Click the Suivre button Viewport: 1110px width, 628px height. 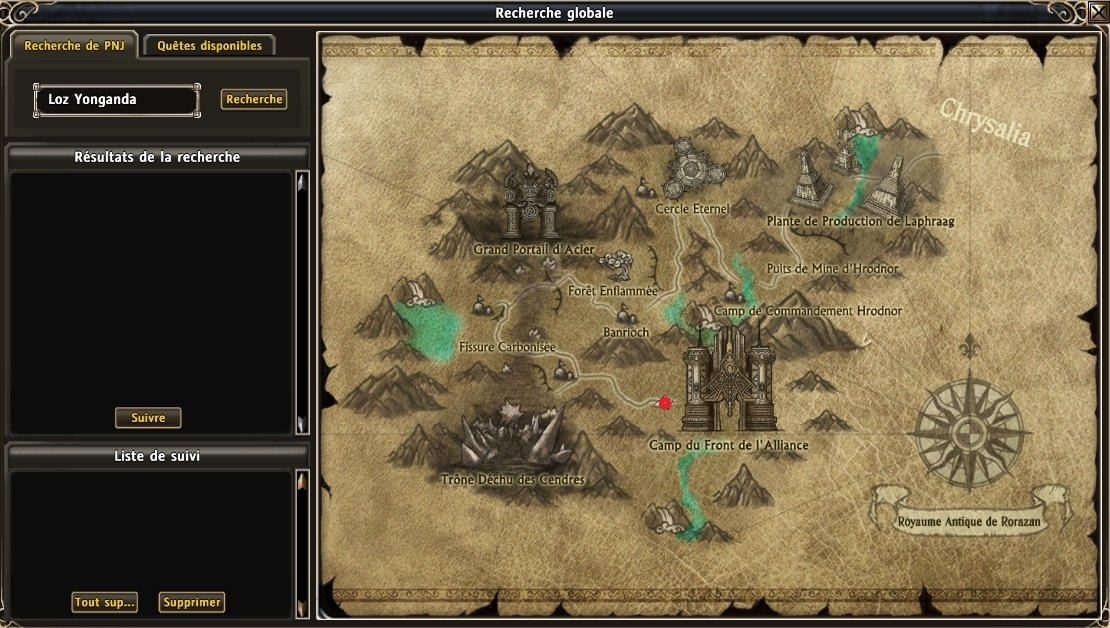click(148, 417)
